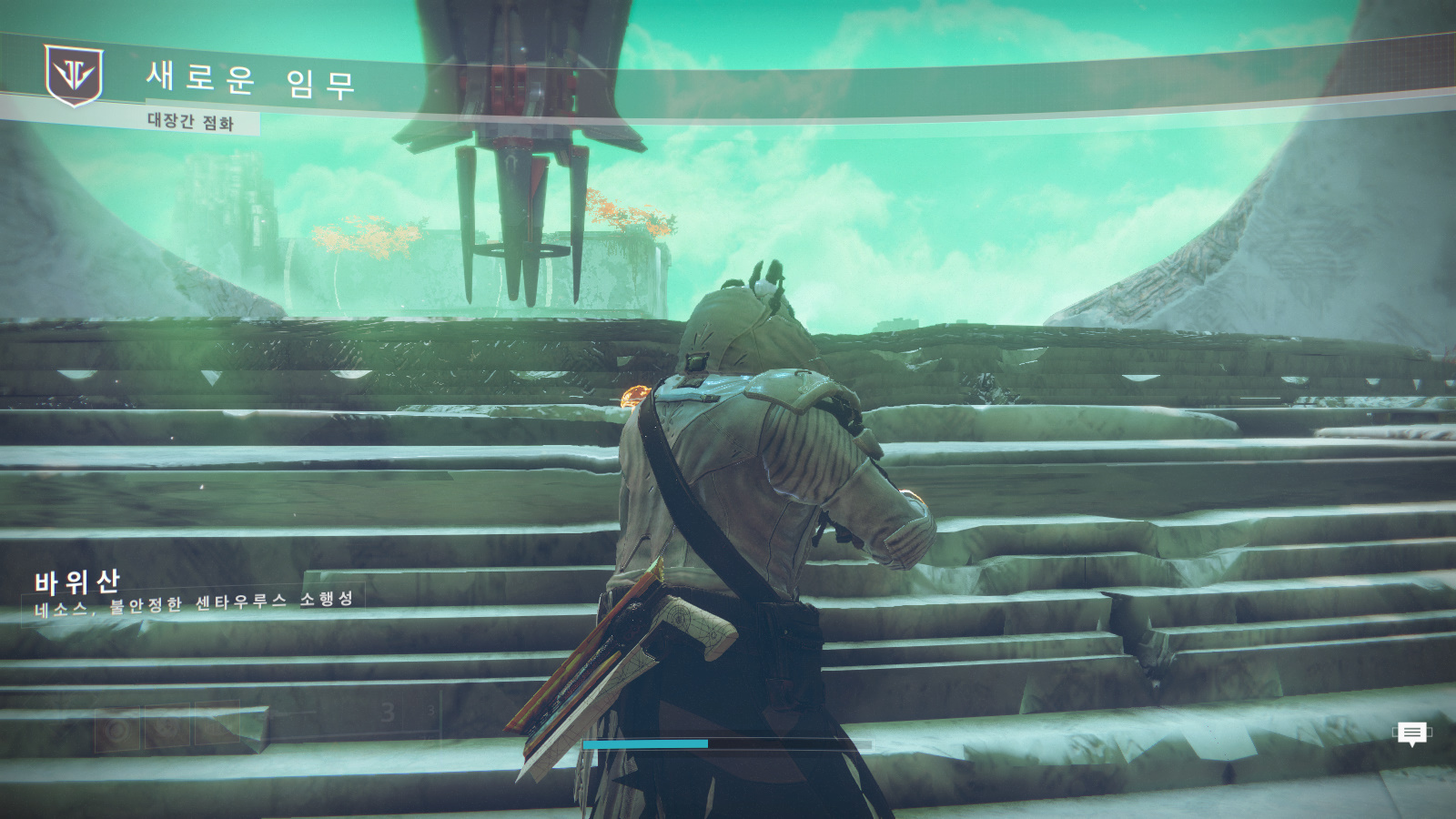Open the chat speech bubble icon
Screen dimensions: 1456x819
[1411, 733]
